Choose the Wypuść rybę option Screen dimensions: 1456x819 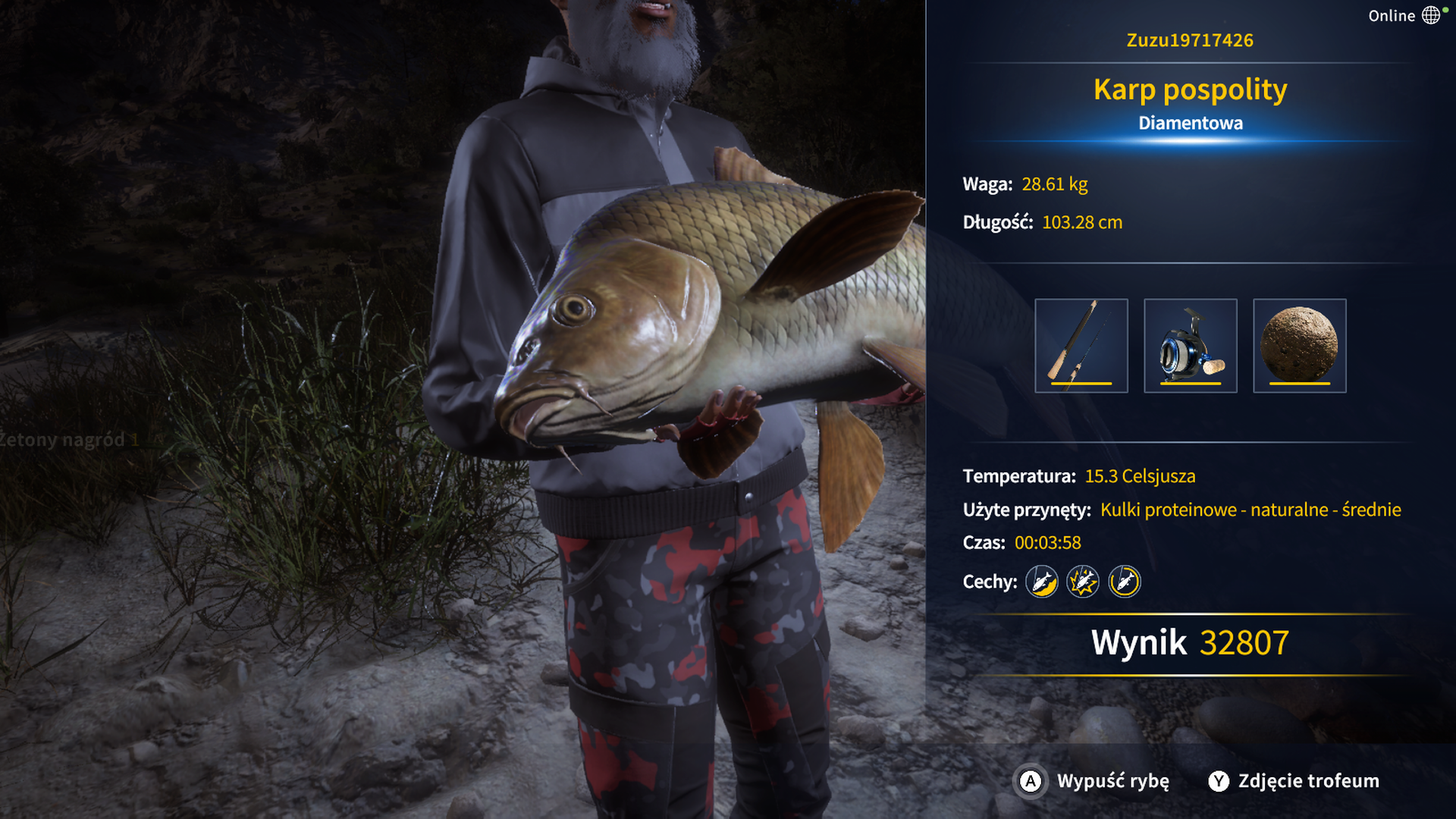(1093, 781)
